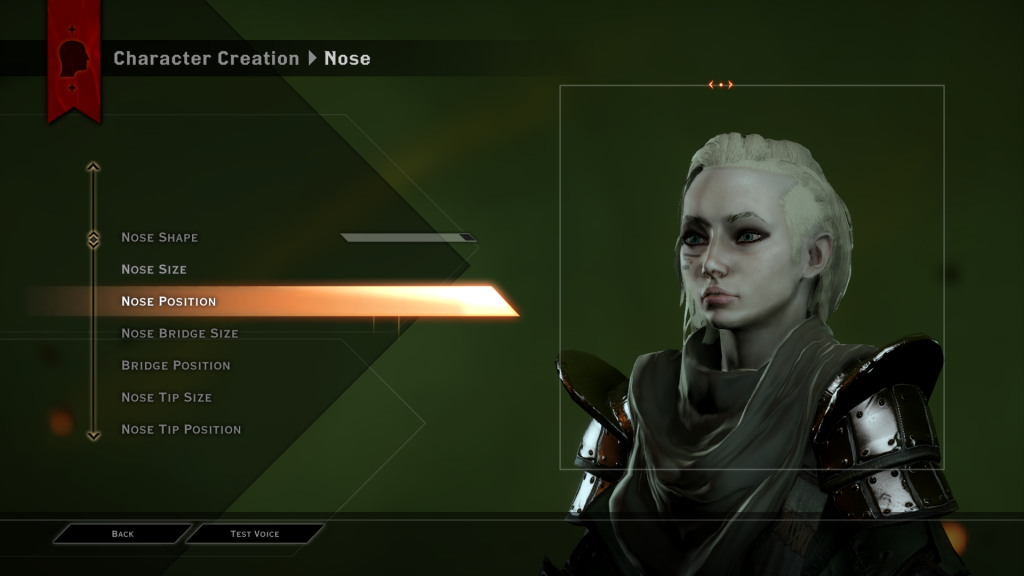Choose the Nose Size entry
Viewport: 1024px width, 576px height.
pyautogui.click(x=154, y=270)
